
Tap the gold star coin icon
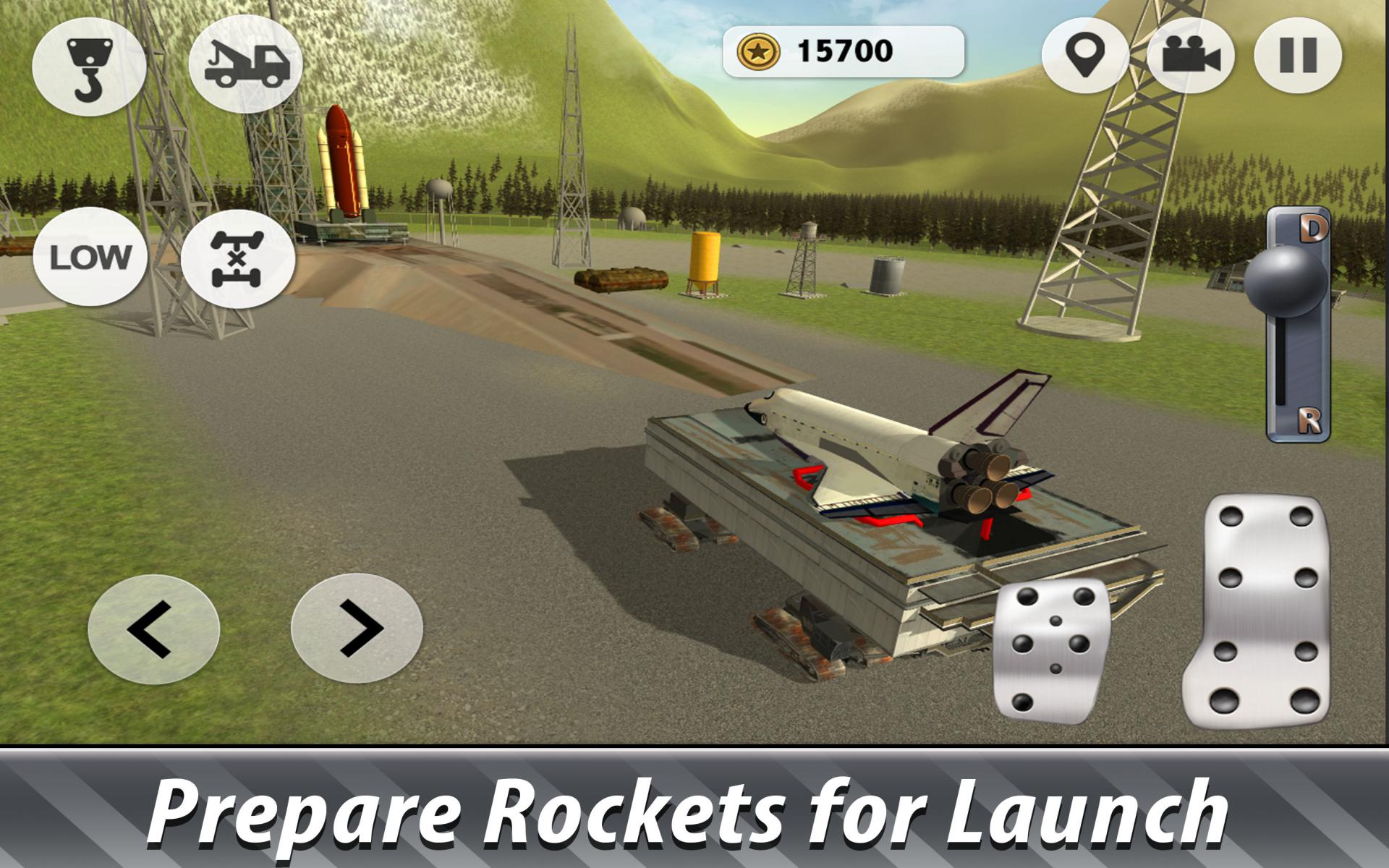(758, 51)
